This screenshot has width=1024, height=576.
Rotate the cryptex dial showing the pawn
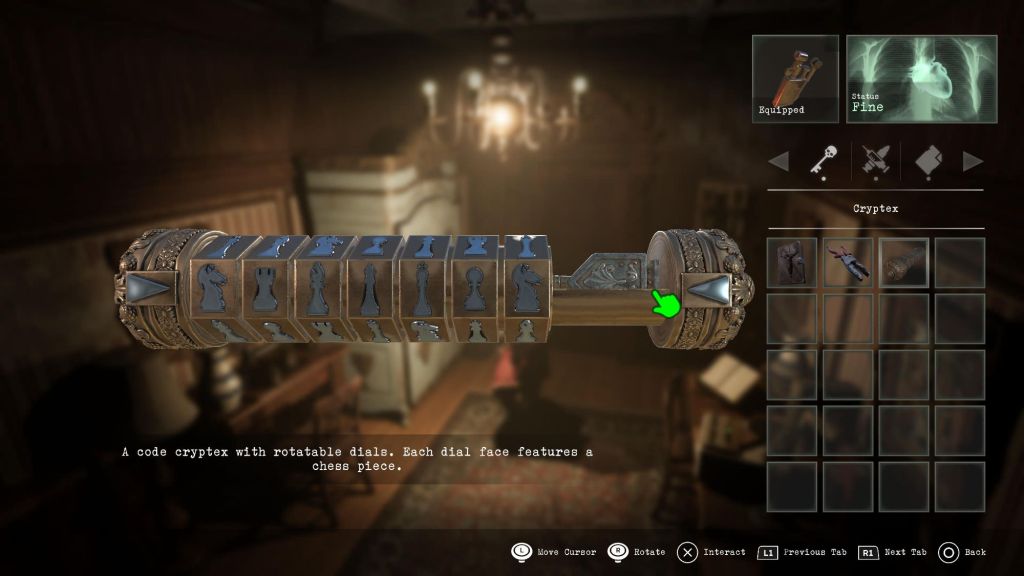pos(475,290)
